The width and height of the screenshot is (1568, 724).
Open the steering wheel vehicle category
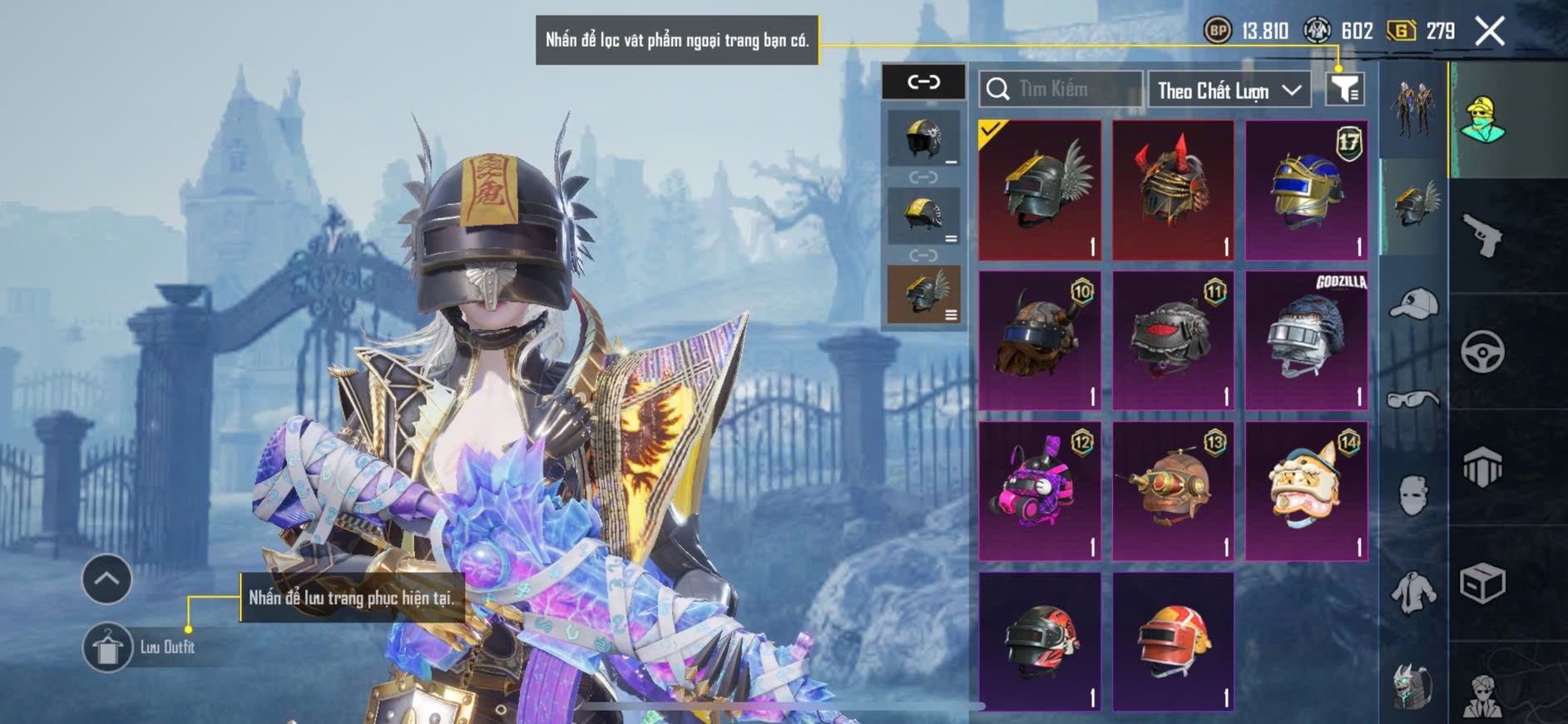click(1482, 351)
